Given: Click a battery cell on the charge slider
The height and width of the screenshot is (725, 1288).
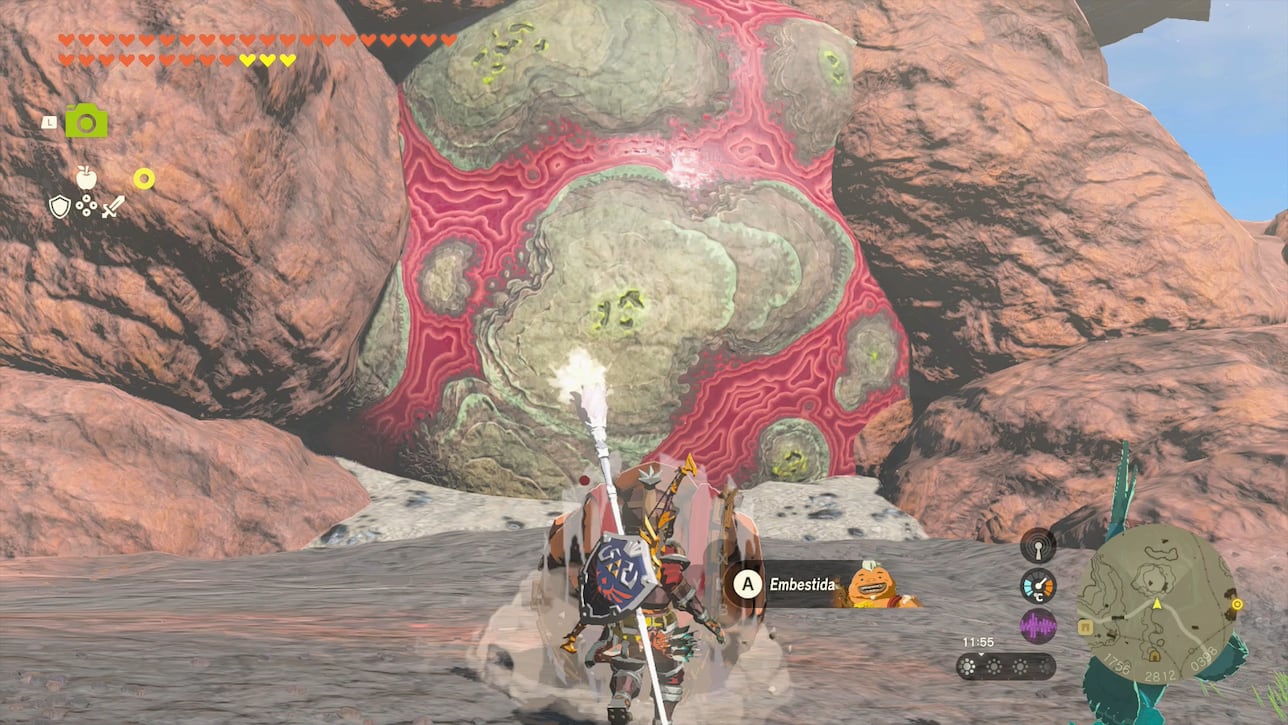Looking at the screenshot, I should pos(967,667).
